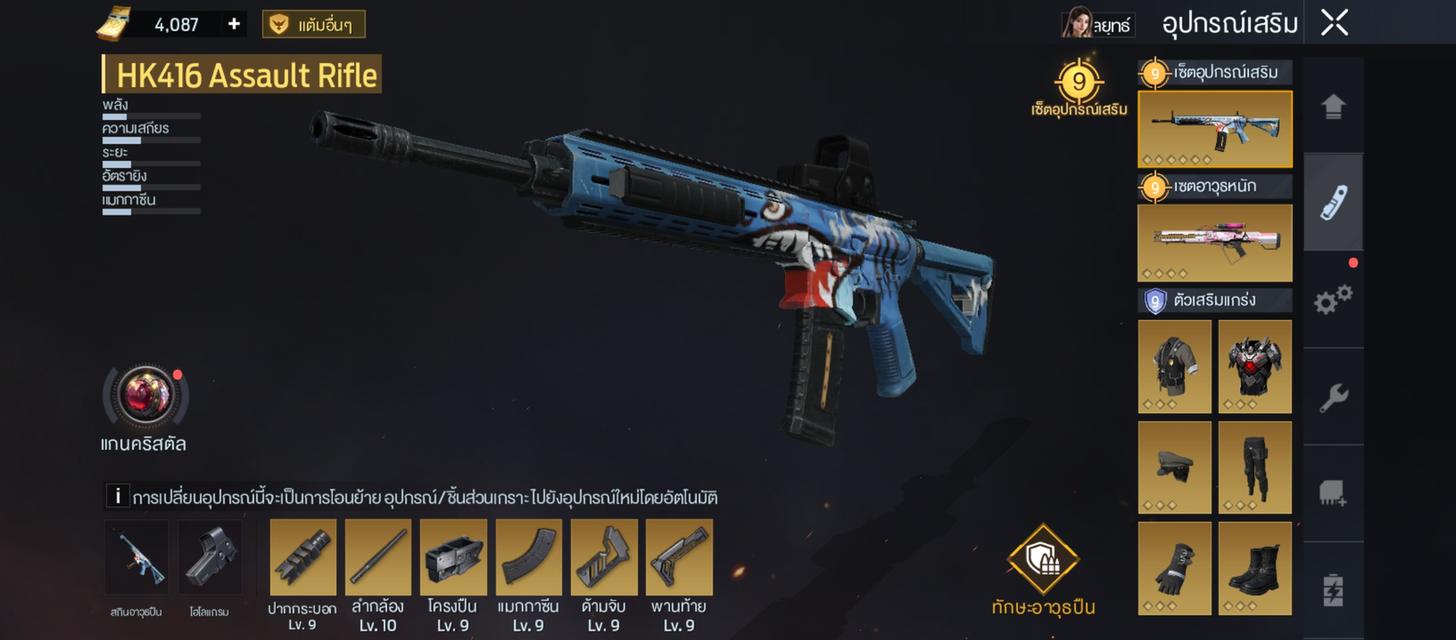Choose the ลำกล้อง barrel Lv. 10 slot
This screenshot has width=1456, height=640.
pyautogui.click(x=378, y=557)
